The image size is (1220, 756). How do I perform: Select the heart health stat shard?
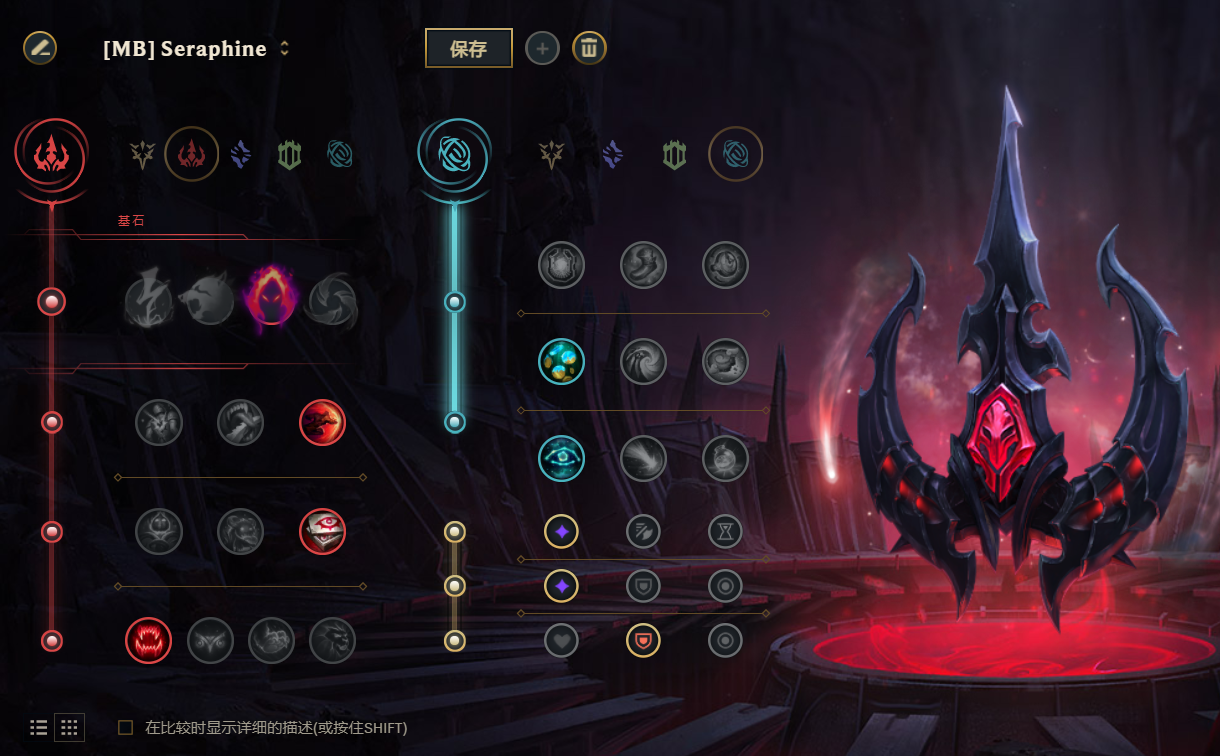coord(561,640)
